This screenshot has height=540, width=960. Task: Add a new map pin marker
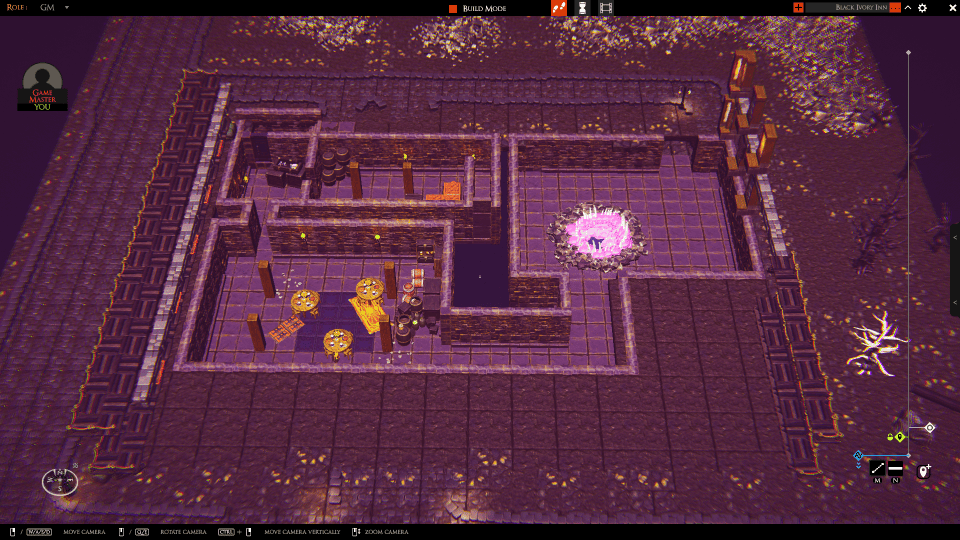(924, 469)
